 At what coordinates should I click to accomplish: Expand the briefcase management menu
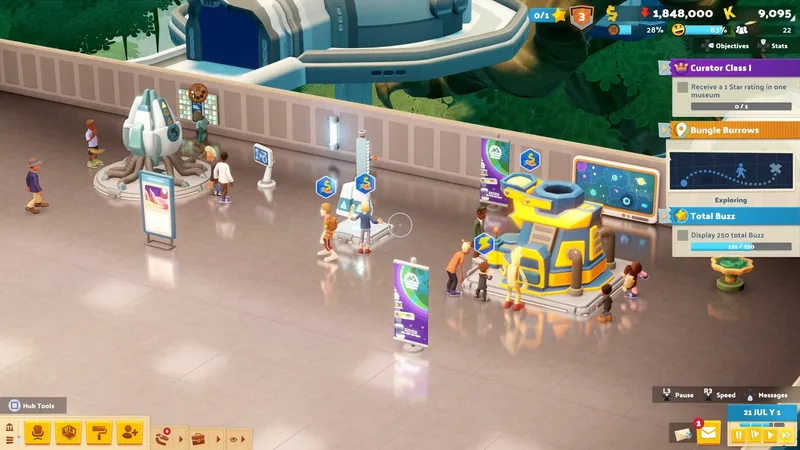coord(200,438)
